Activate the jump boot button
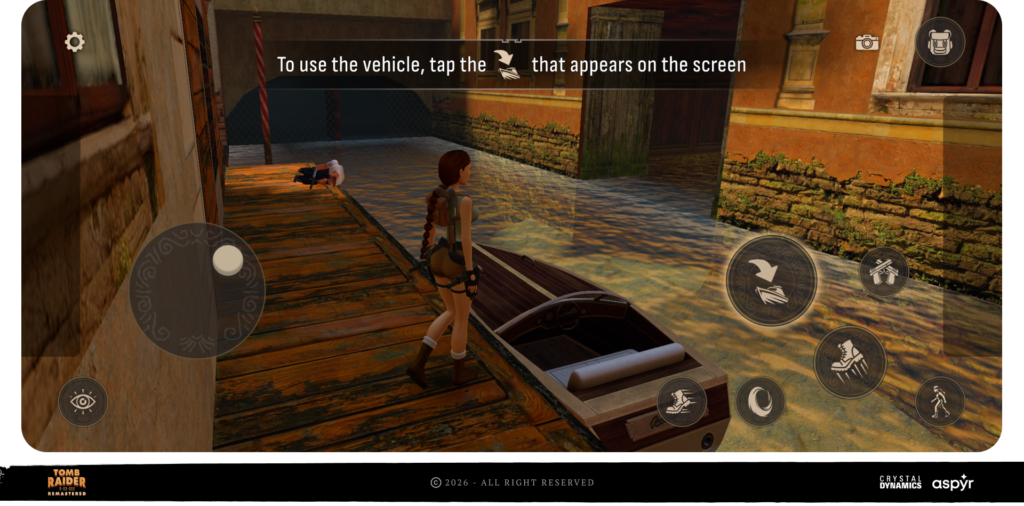The image size is (1024, 506). pos(850,361)
